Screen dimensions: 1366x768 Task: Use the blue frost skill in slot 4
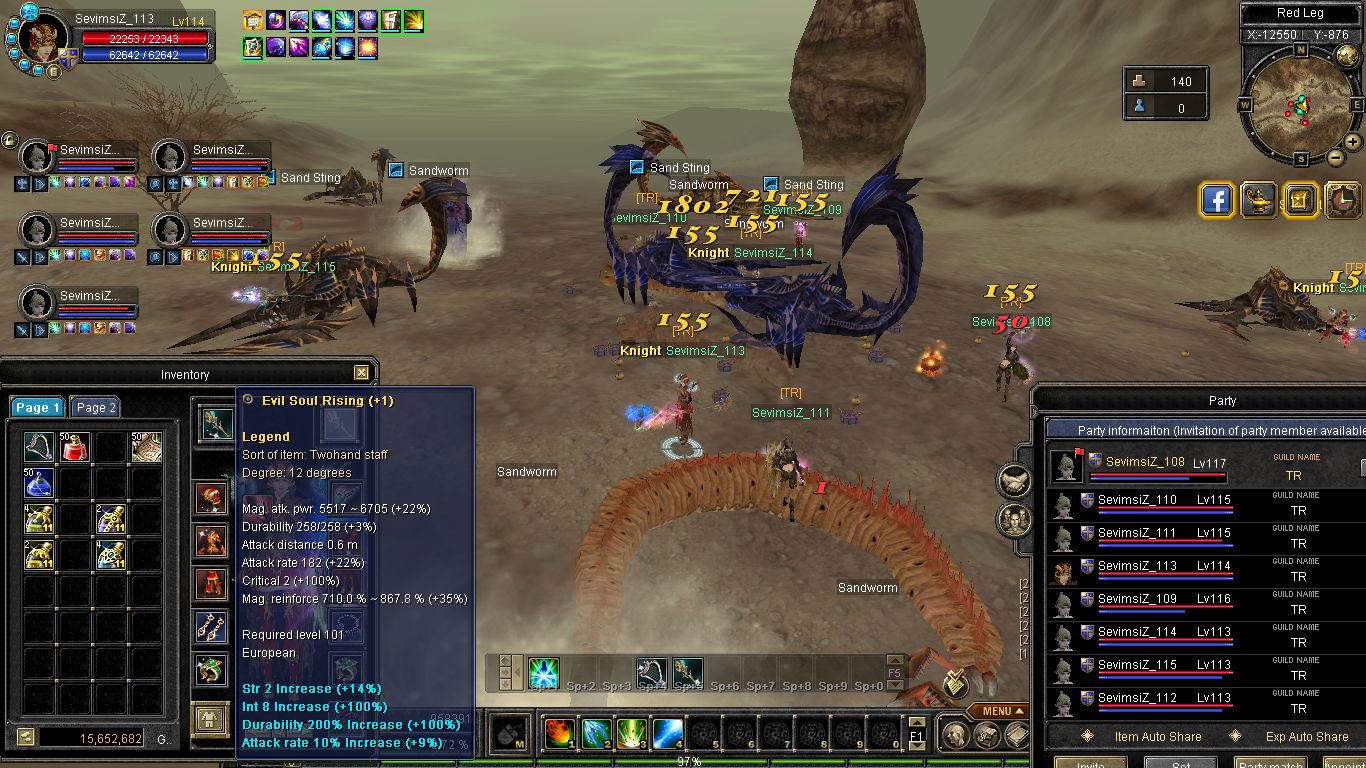point(667,734)
